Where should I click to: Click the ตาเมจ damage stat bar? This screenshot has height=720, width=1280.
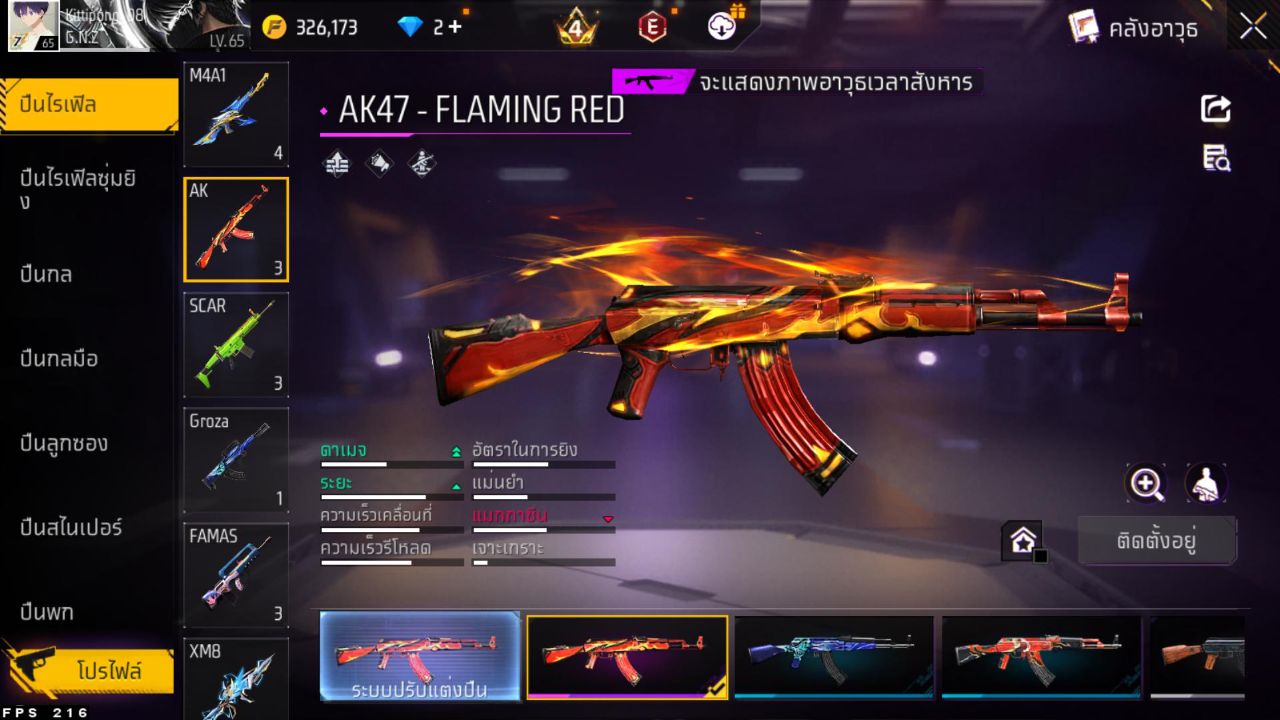(x=390, y=463)
